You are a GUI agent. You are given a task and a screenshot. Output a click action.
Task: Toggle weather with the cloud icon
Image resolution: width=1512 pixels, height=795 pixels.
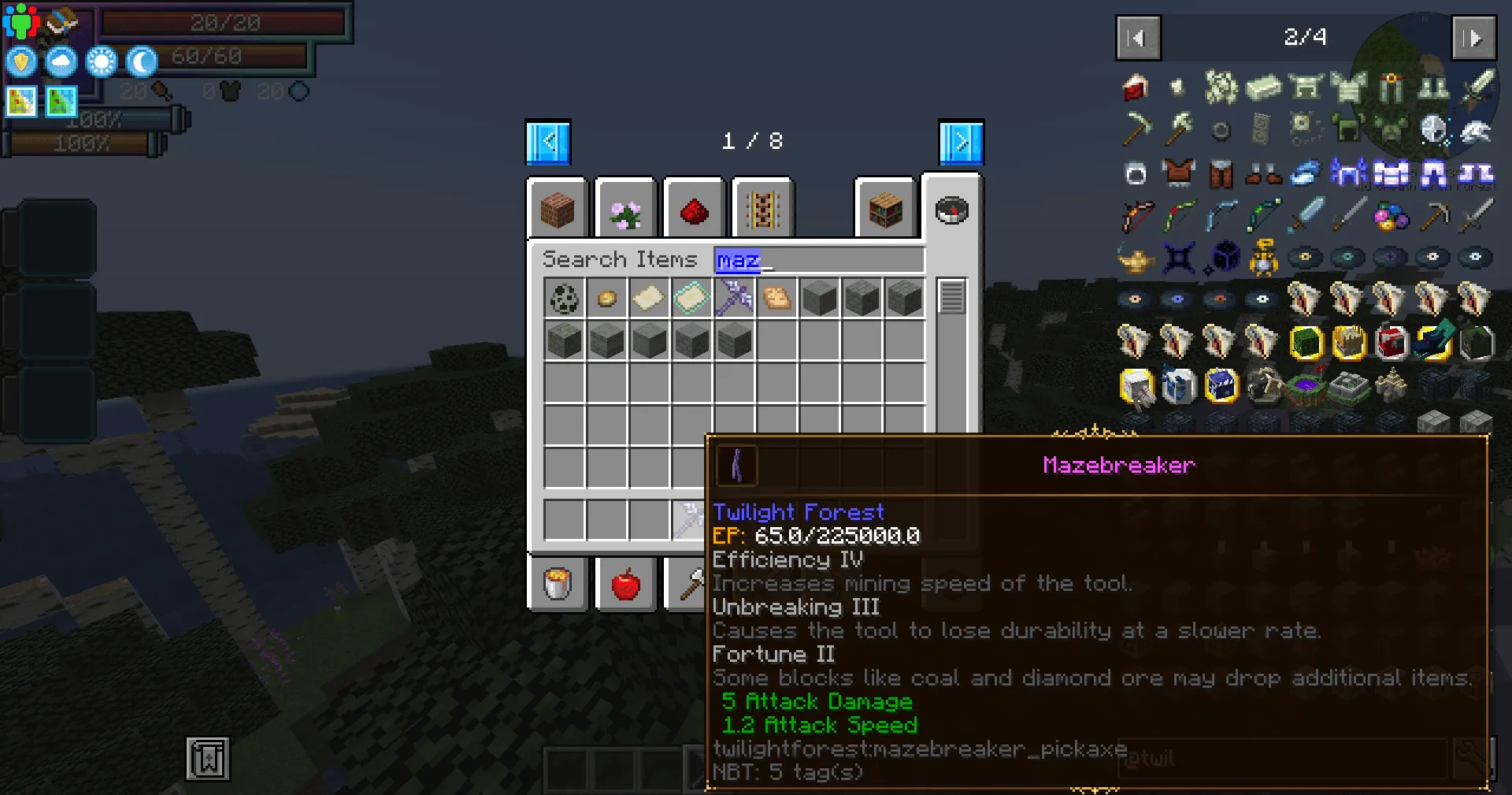61,61
